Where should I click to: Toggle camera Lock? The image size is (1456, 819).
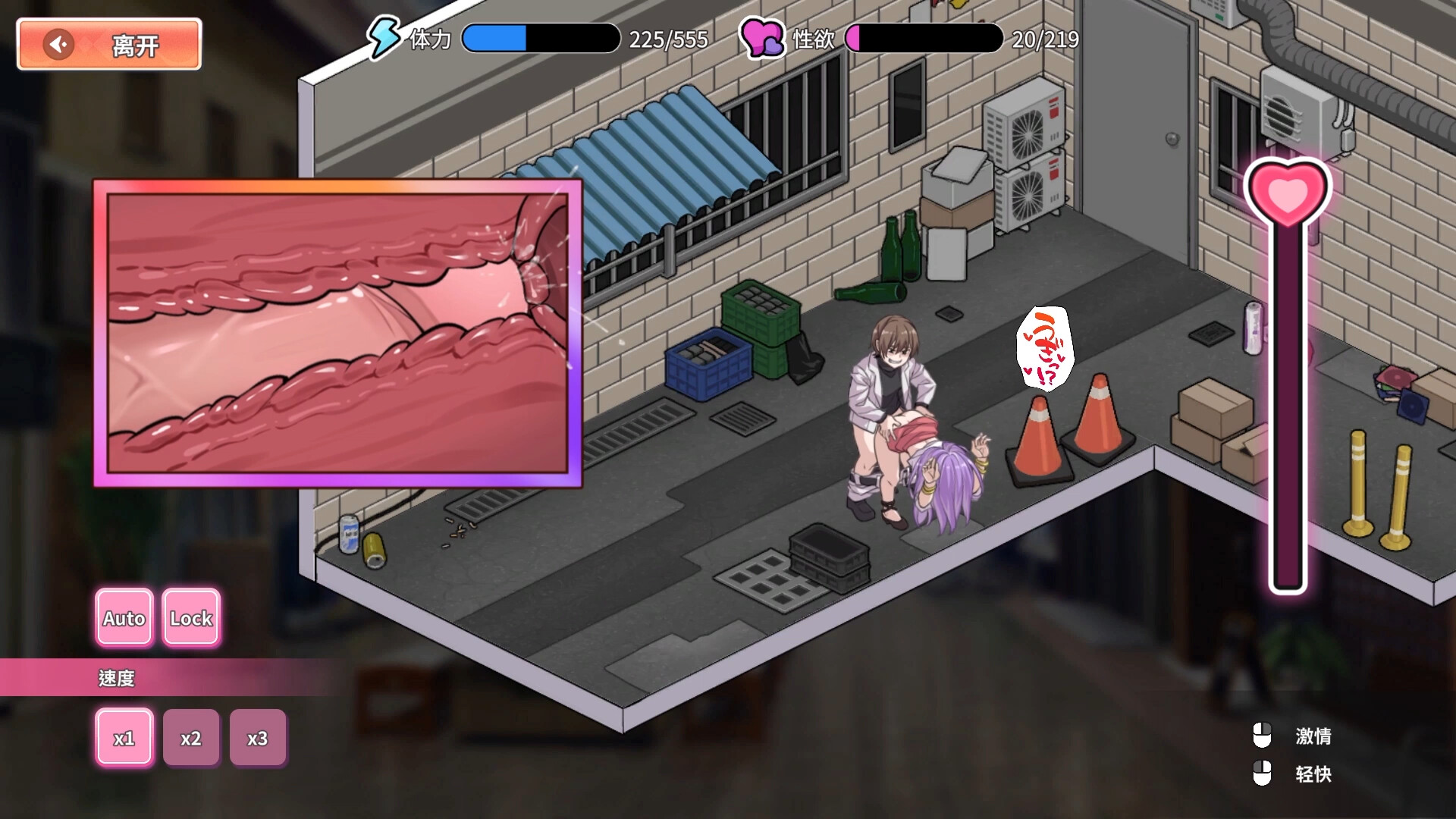[190, 618]
